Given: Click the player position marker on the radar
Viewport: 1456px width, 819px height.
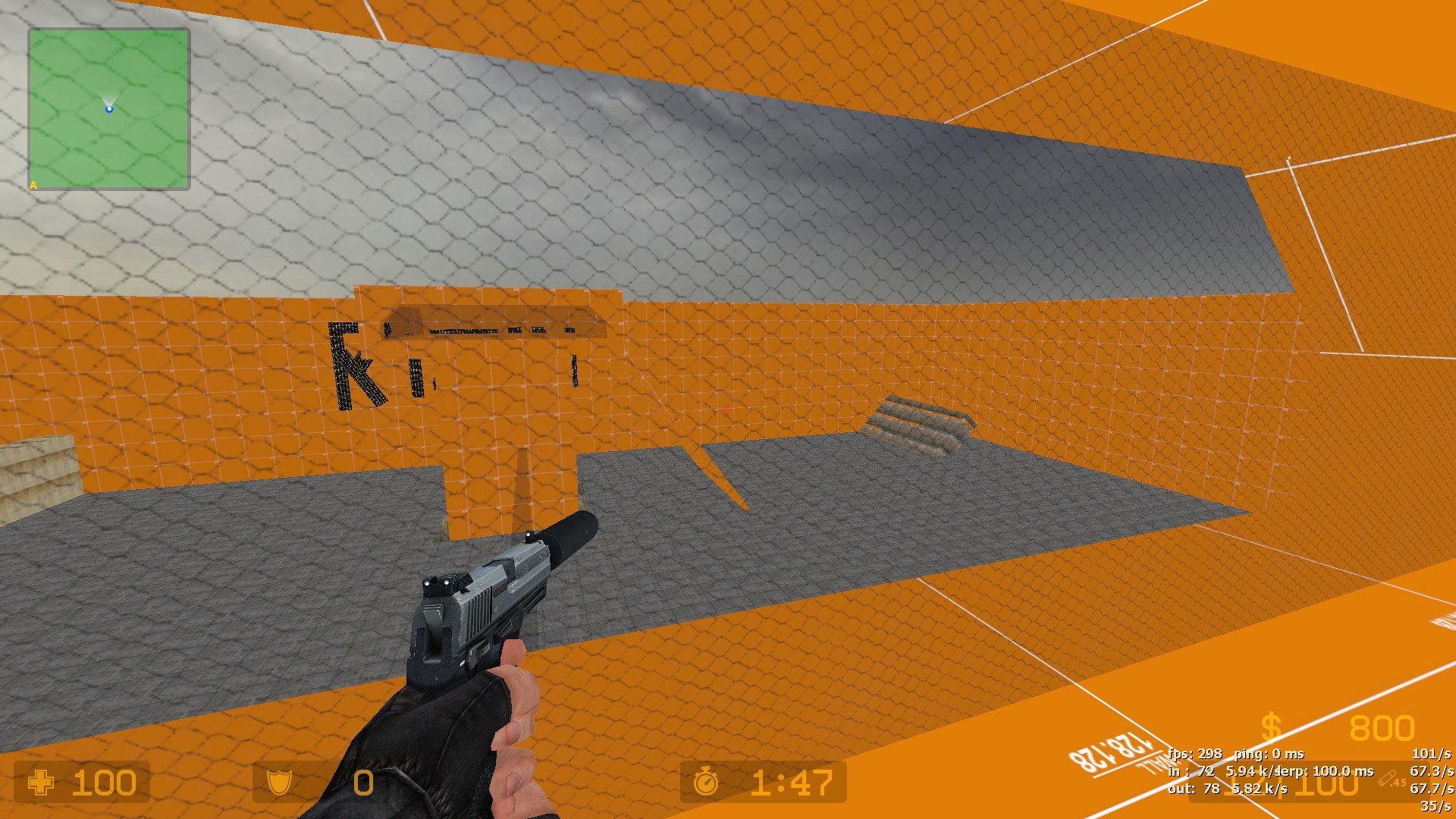Looking at the screenshot, I should 110,108.
